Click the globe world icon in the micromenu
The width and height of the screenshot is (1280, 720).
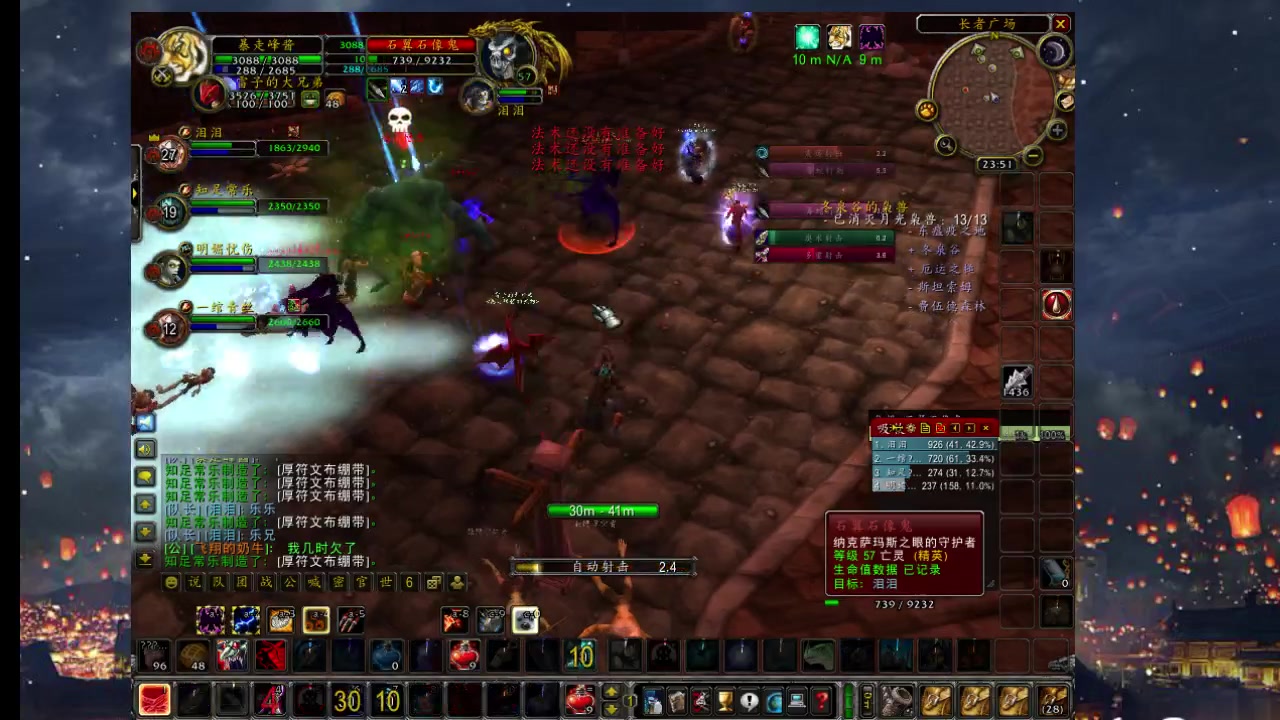(774, 700)
